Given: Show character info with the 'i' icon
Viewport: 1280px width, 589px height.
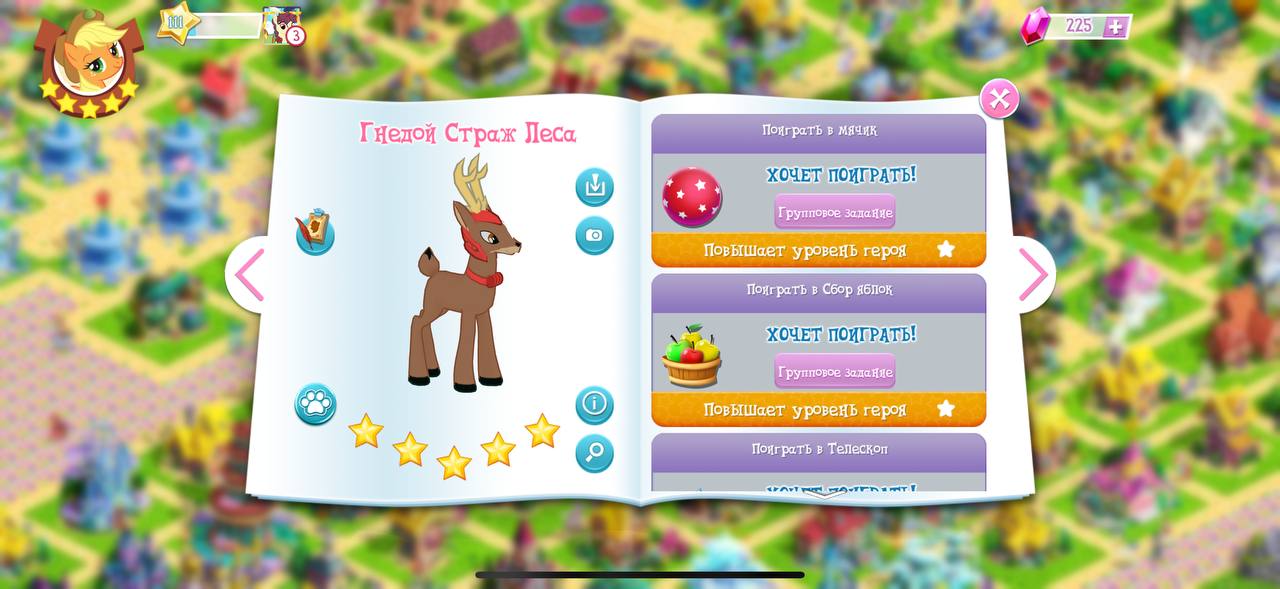Looking at the screenshot, I should click(594, 405).
